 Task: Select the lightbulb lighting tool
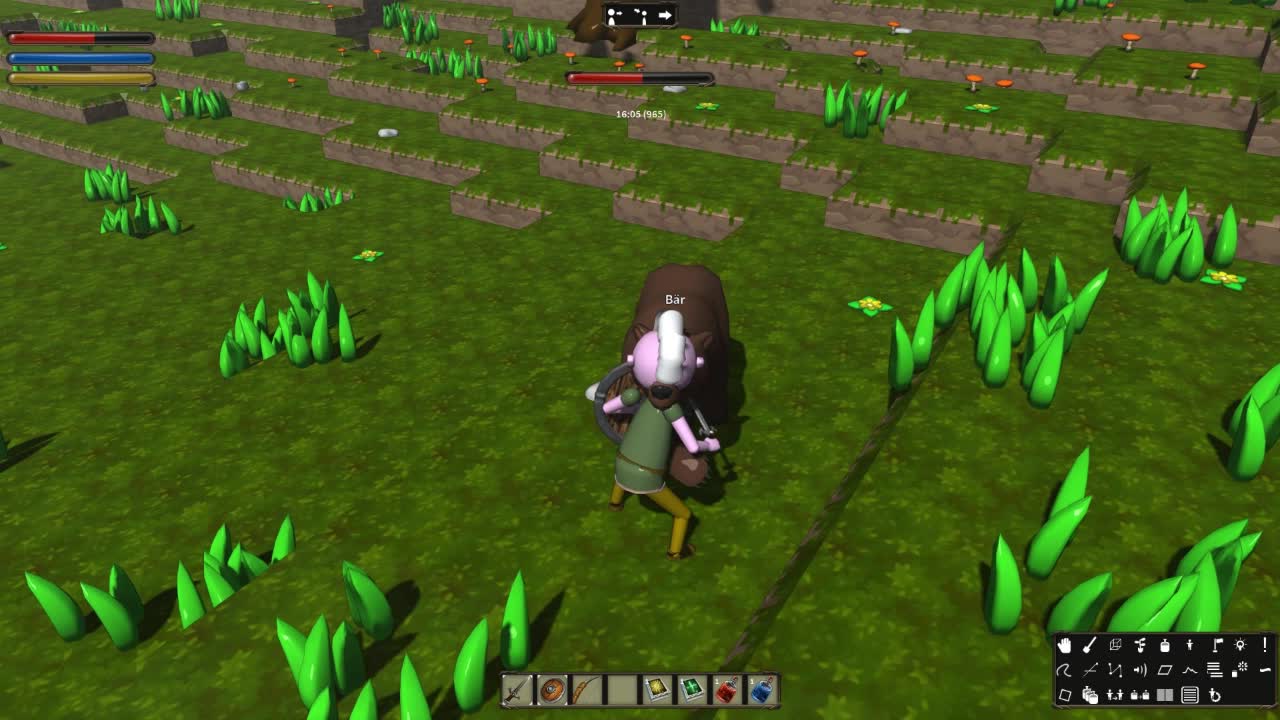click(x=1240, y=645)
